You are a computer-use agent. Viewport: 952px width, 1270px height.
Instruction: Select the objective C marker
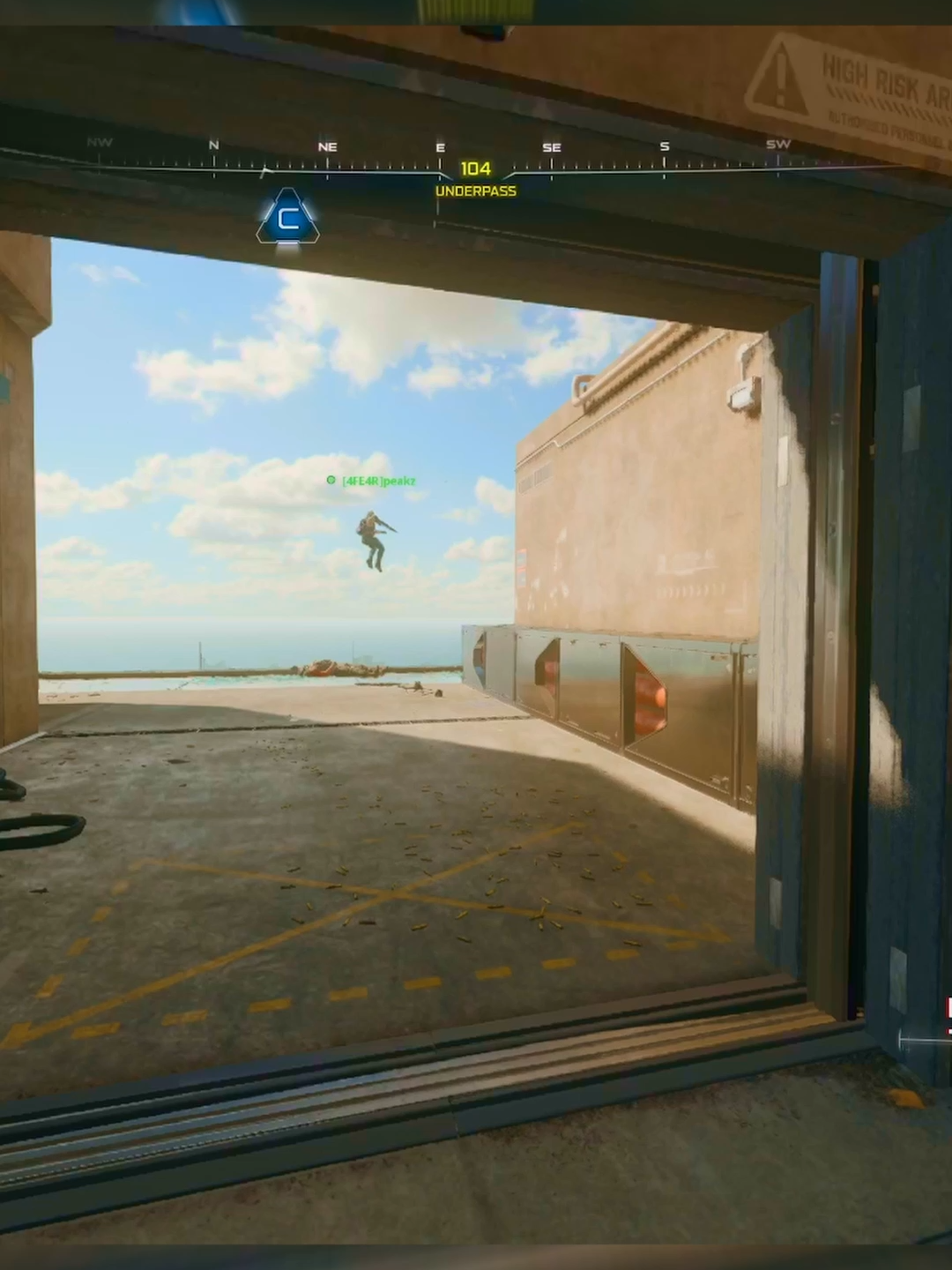[x=288, y=218]
